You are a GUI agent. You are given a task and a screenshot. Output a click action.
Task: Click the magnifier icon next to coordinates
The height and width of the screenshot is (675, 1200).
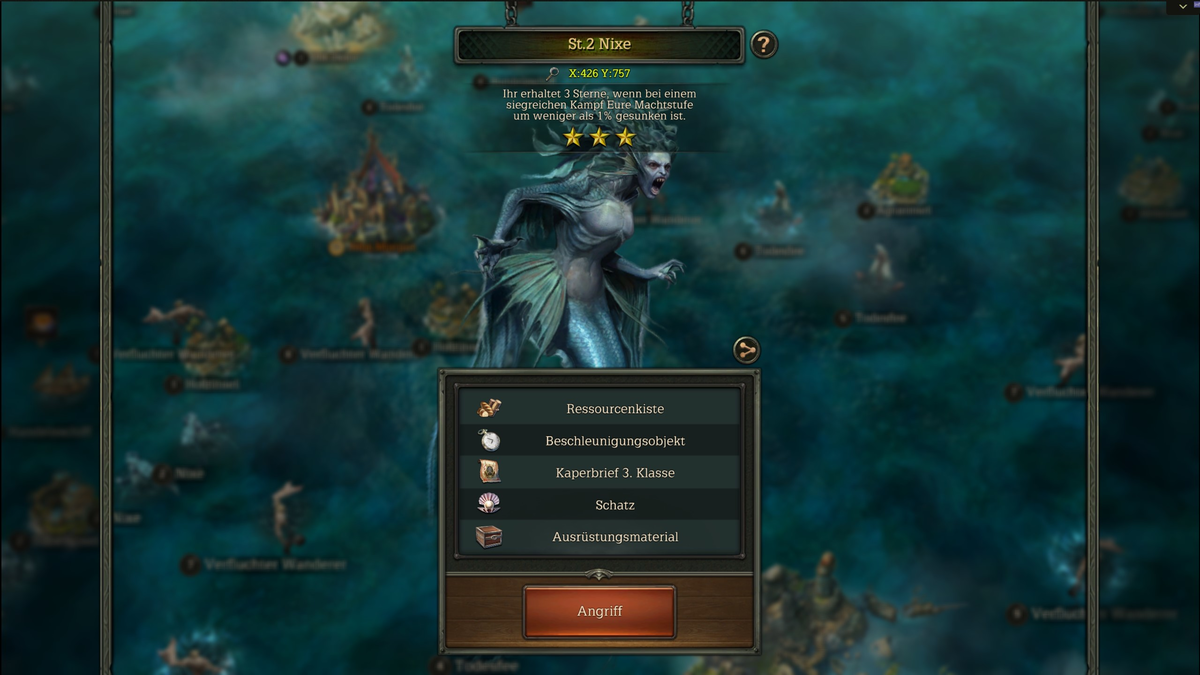coord(553,73)
